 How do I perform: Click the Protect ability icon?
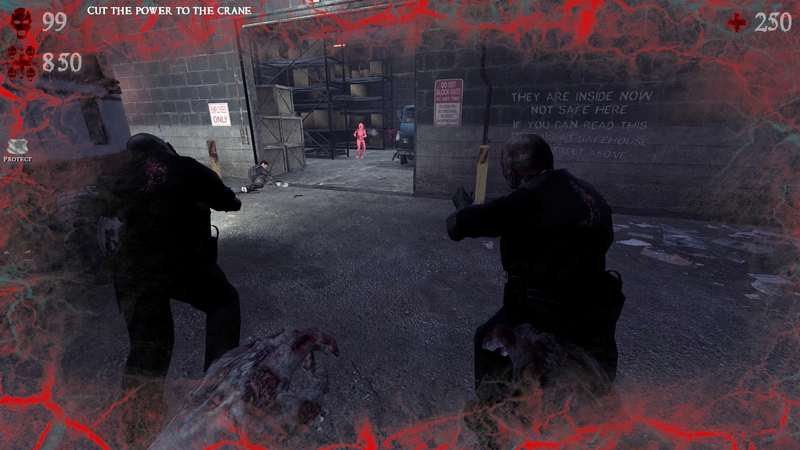pos(18,146)
